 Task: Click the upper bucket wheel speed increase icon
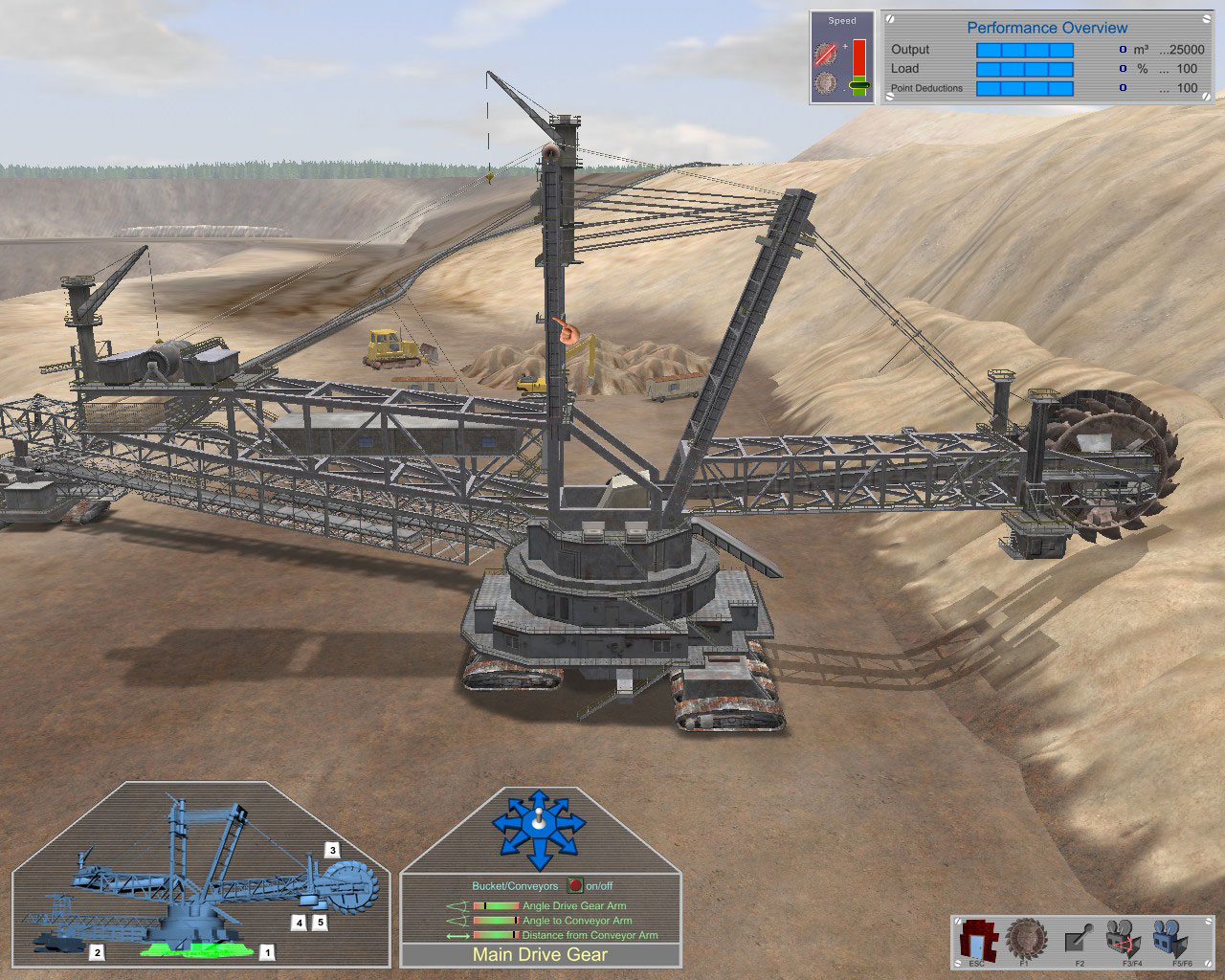[x=825, y=54]
